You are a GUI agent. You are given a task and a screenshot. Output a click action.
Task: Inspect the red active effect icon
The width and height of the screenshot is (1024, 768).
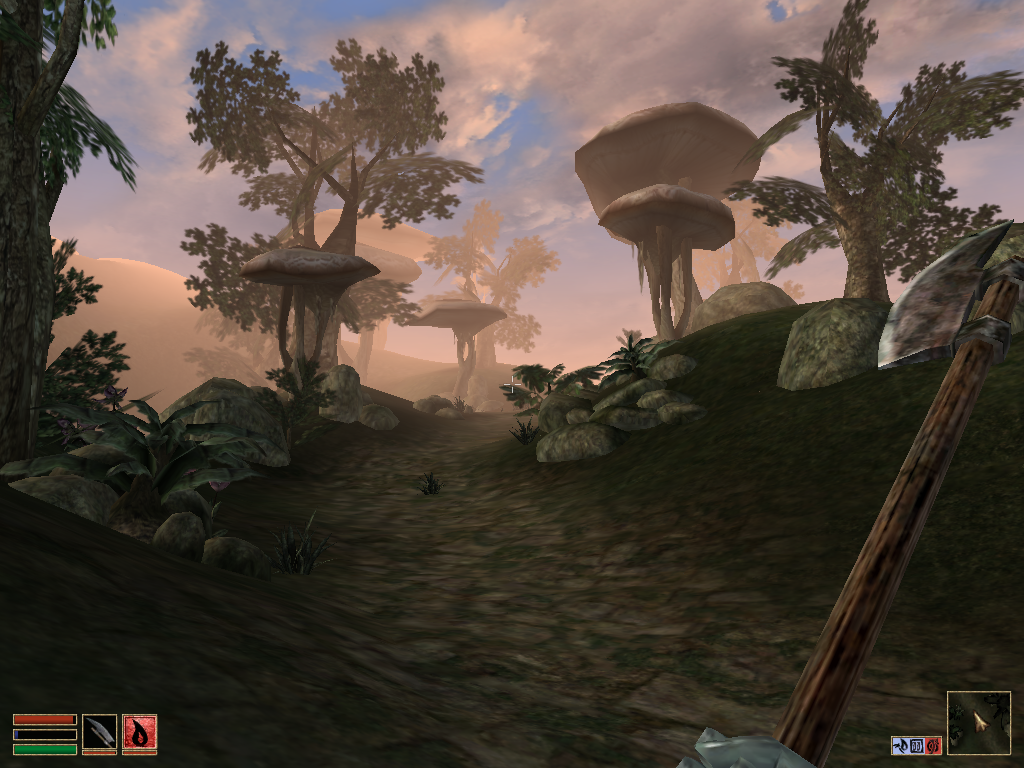coord(933,745)
